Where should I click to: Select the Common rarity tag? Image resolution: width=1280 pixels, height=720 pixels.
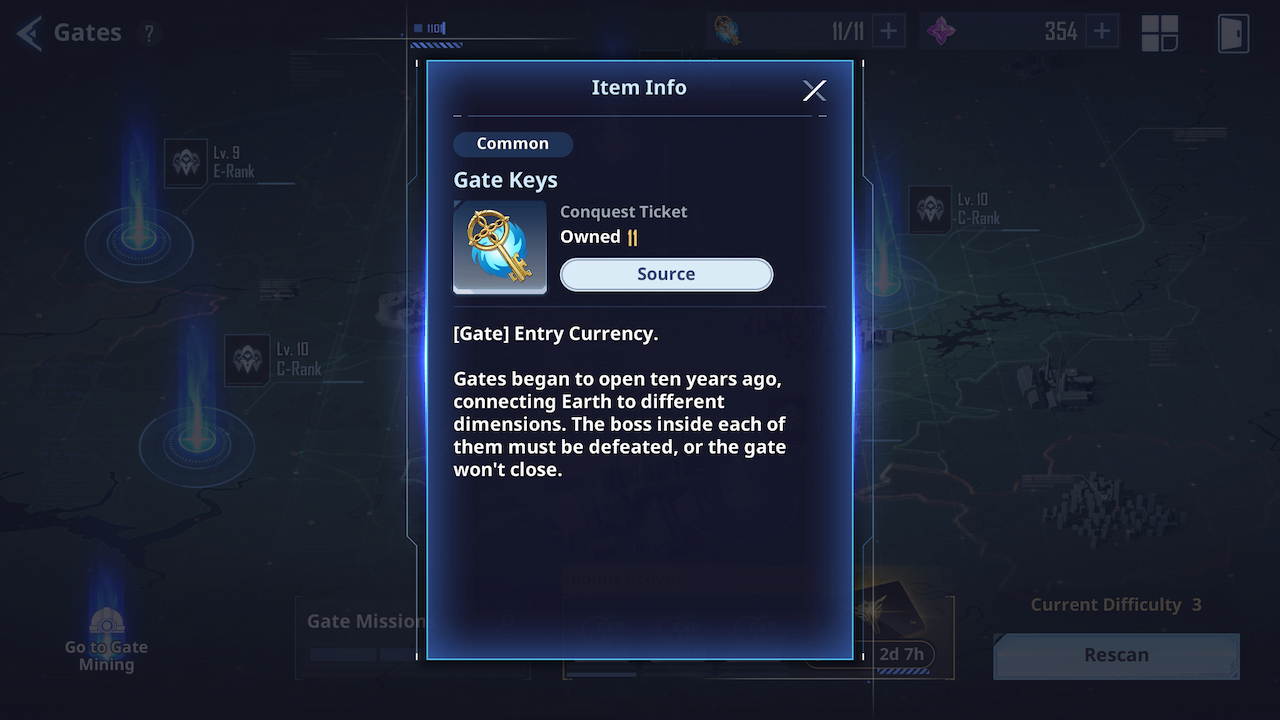pos(513,143)
